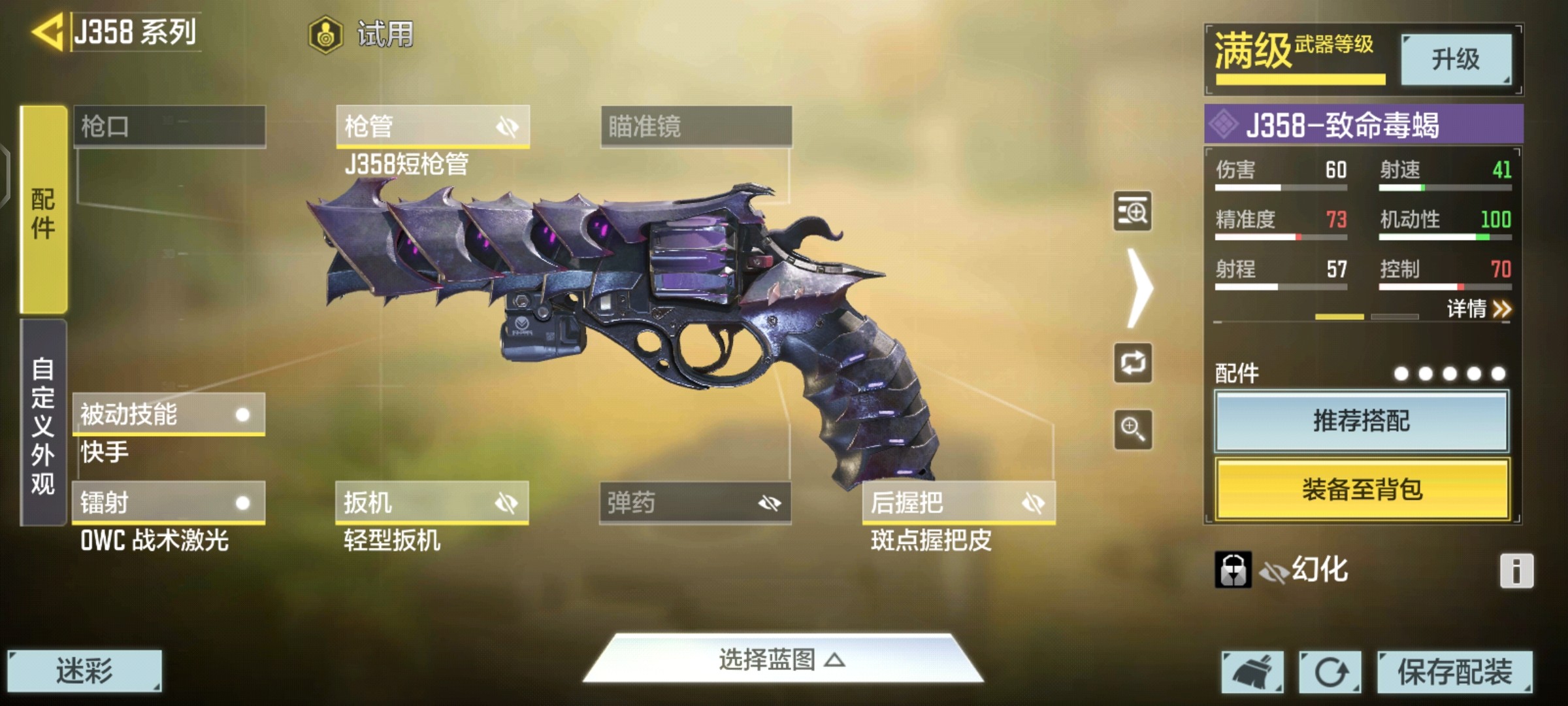Image resolution: width=1568 pixels, height=706 pixels.
Task: Select the 弹药 ammunition slot
Action: (x=695, y=503)
